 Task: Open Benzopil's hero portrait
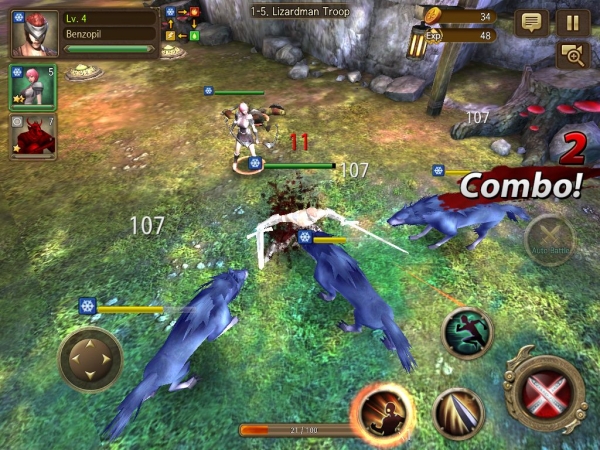(33, 33)
